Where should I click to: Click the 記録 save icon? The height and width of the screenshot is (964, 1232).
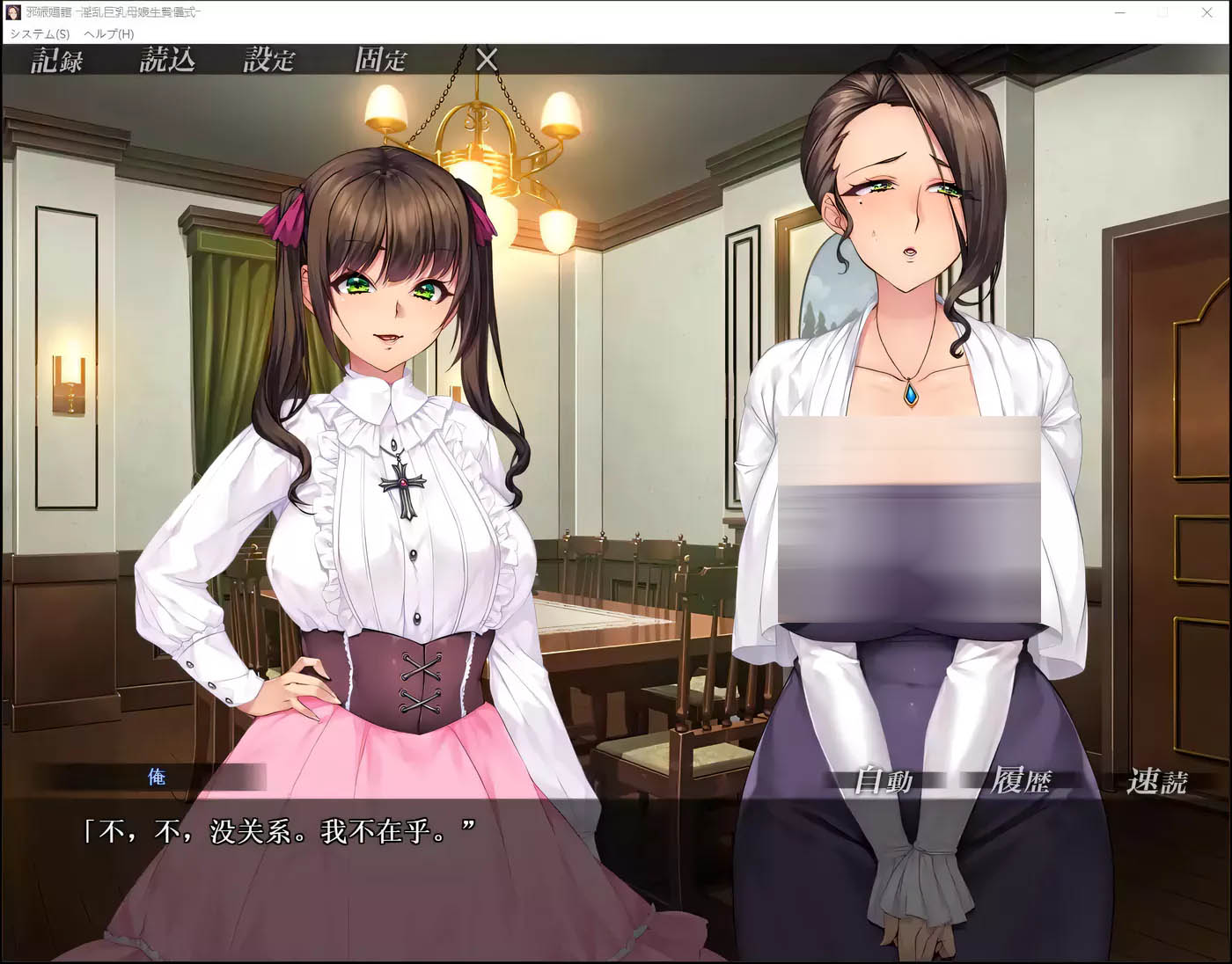click(56, 61)
